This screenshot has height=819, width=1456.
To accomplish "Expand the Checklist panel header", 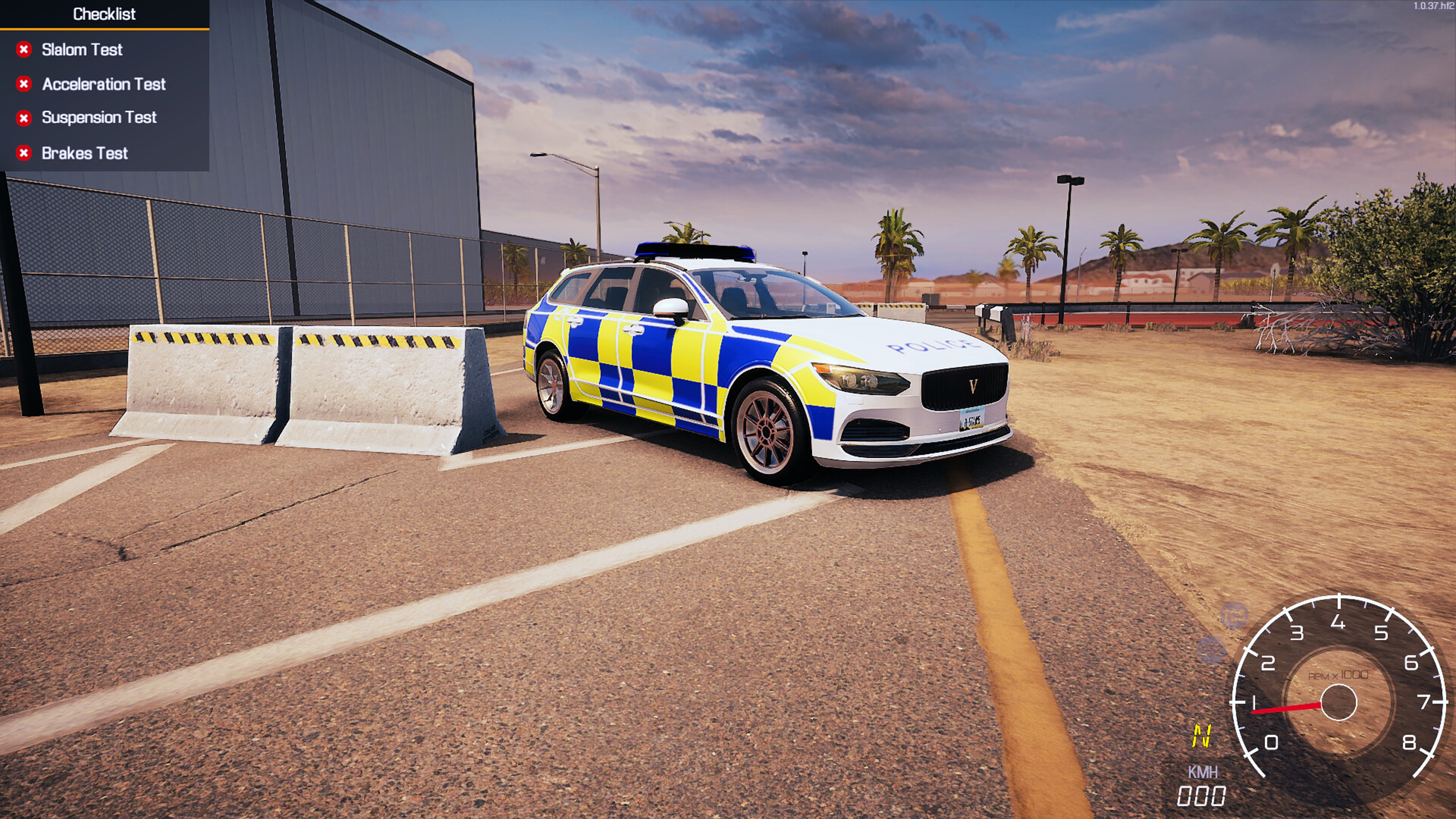I will 104,14.
